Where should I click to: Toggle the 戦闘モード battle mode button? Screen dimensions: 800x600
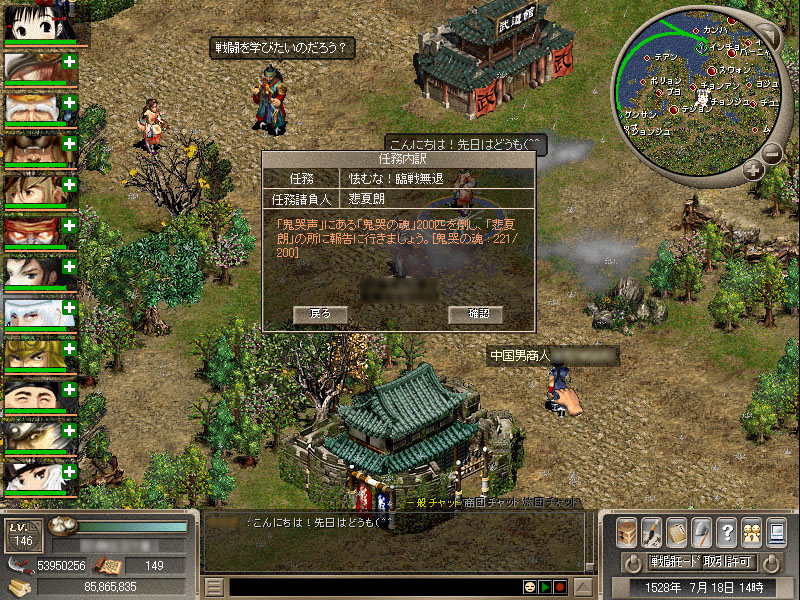click(672, 562)
